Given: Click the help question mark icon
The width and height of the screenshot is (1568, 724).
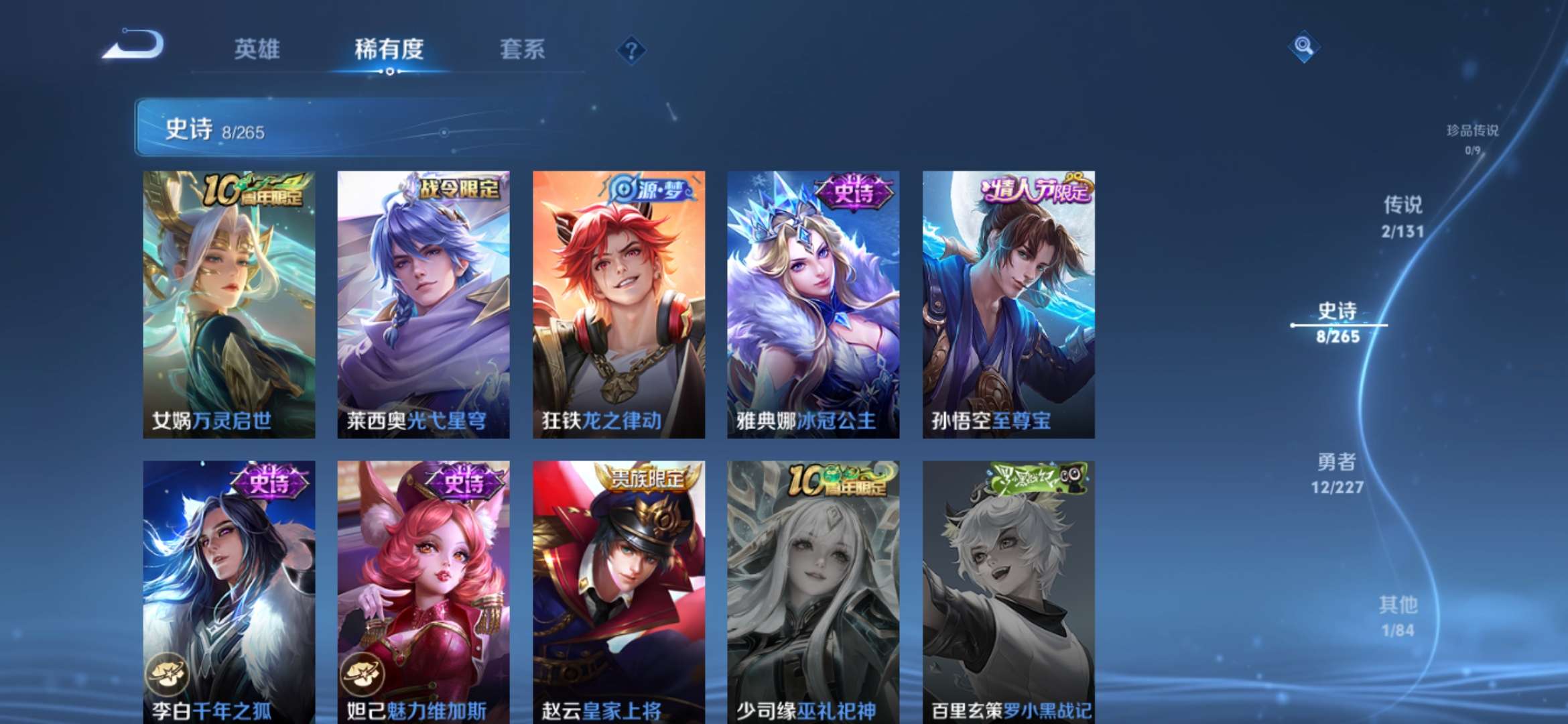Looking at the screenshot, I should pyautogui.click(x=631, y=50).
